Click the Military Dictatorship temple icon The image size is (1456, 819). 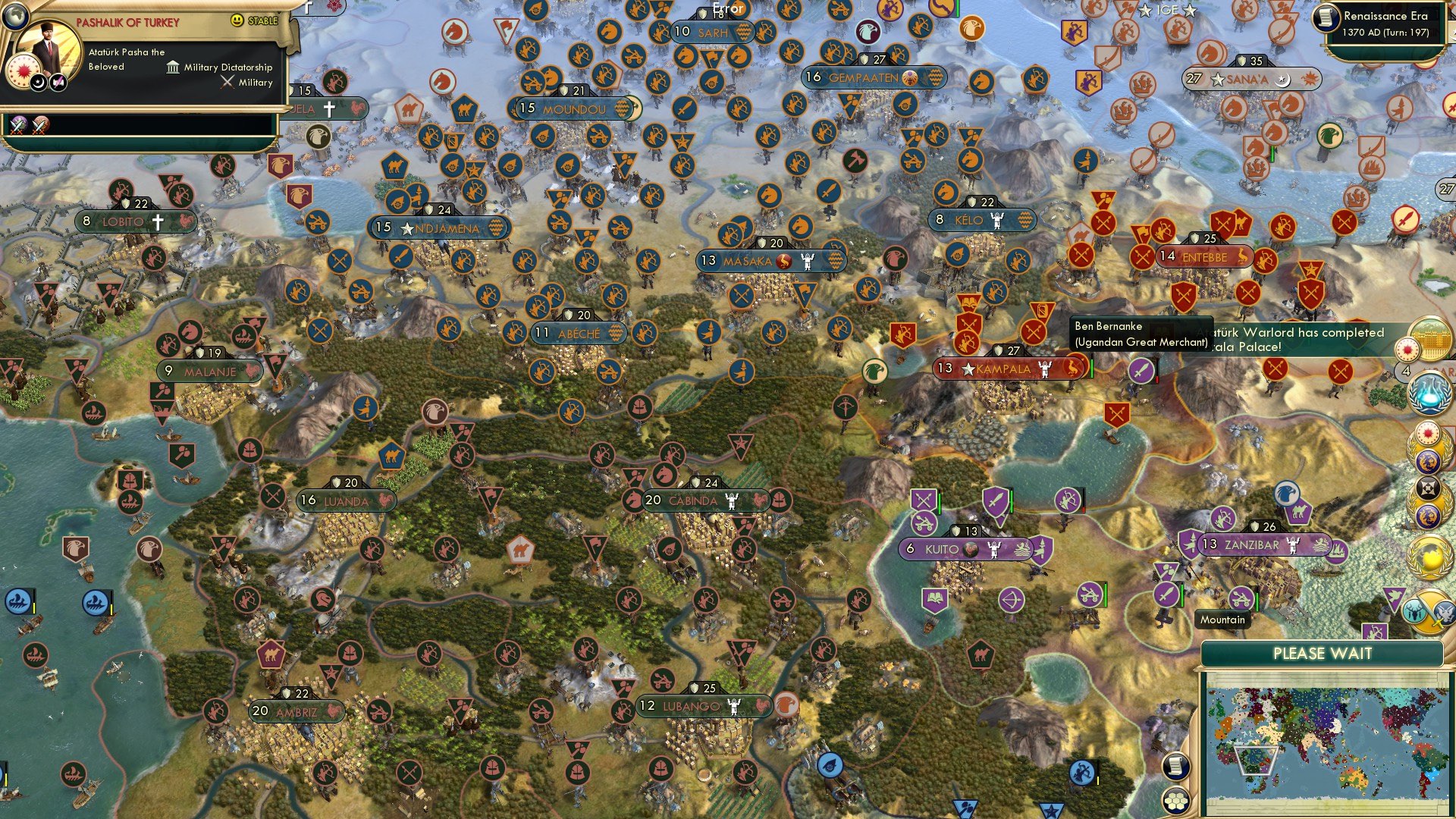click(172, 67)
